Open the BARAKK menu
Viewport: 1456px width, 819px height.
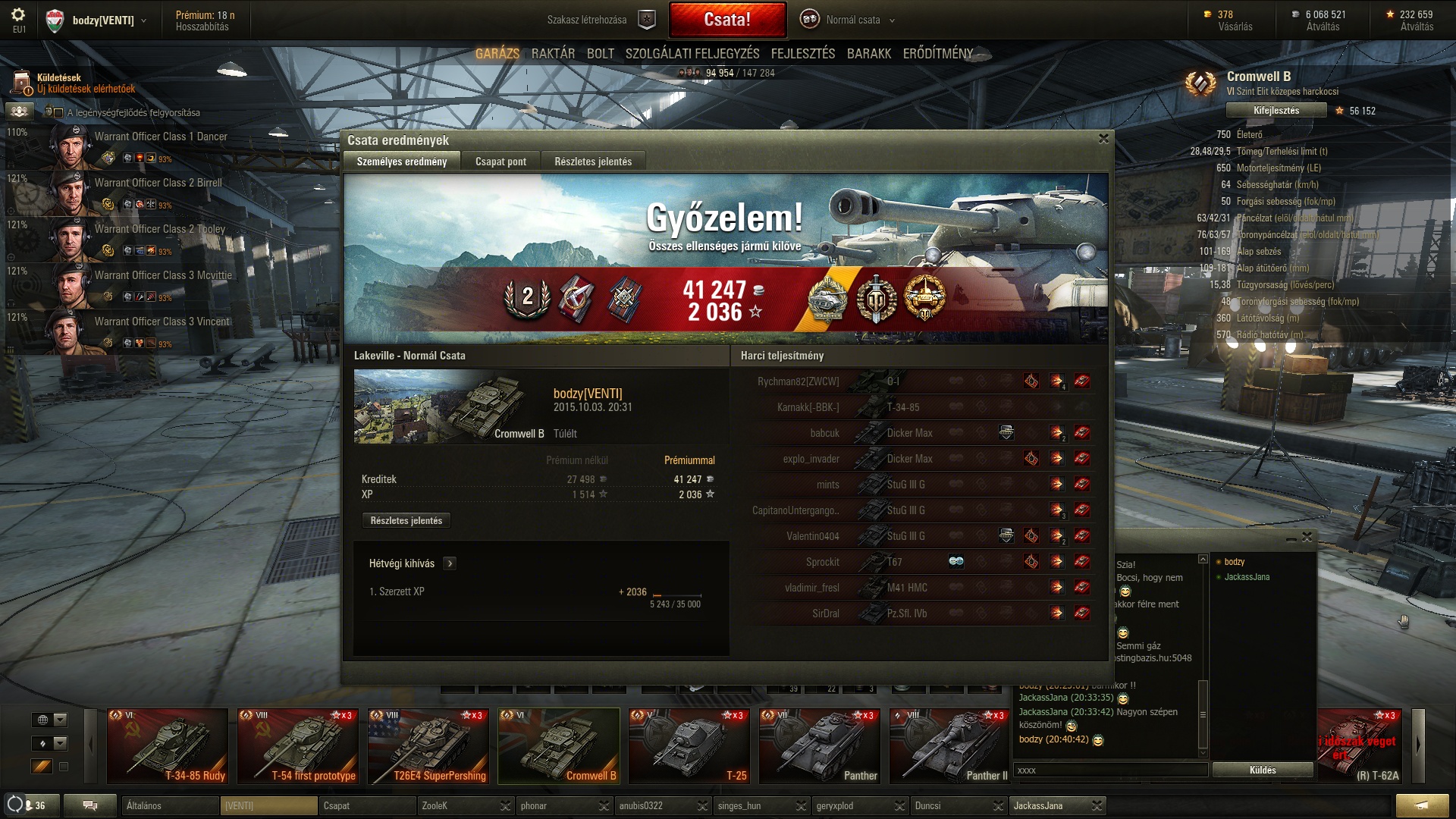pyautogui.click(x=868, y=54)
